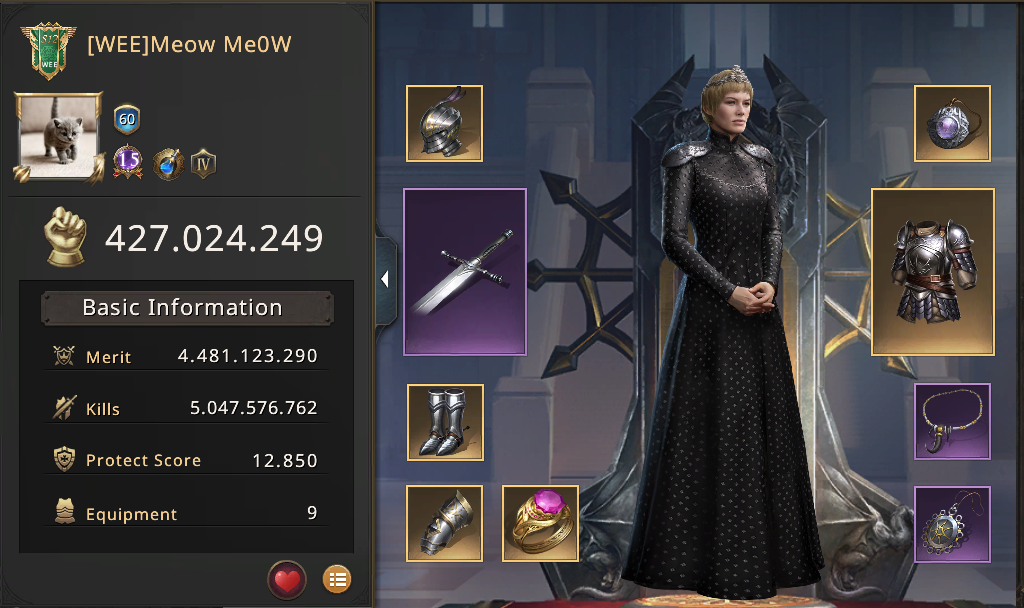Open the greatsword weapon slot
The image size is (1024, 608).
tap(465, 272)
